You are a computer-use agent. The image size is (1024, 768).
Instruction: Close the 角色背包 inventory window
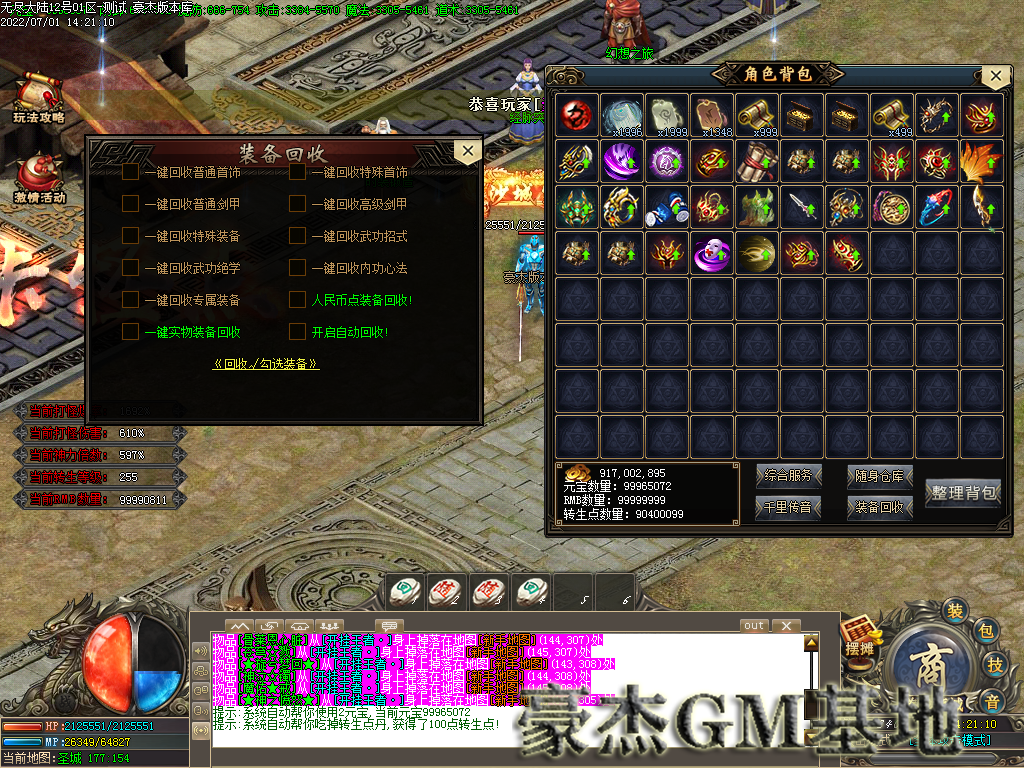pos(994,76)
